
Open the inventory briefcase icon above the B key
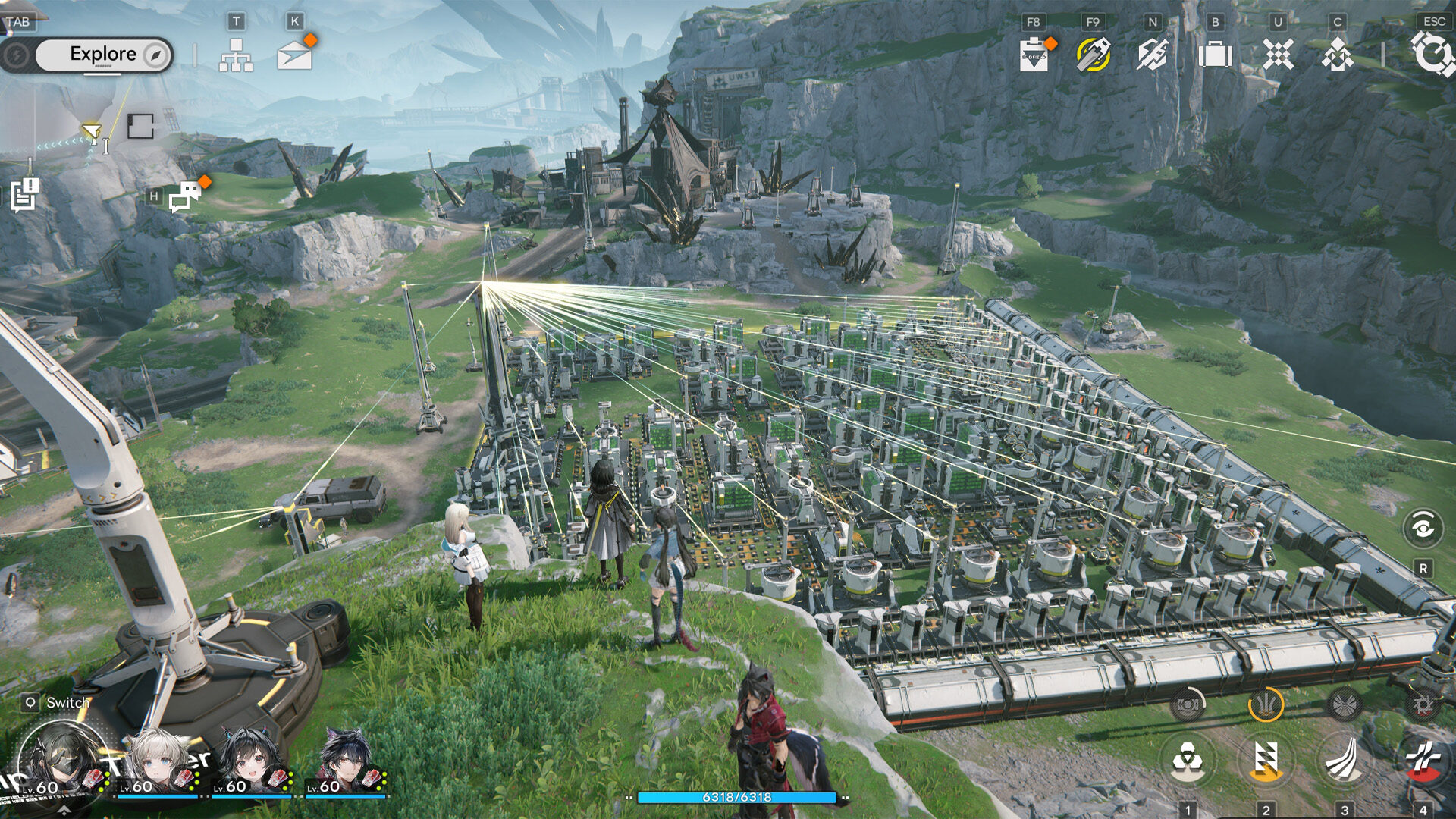[x=1216, y=53]
